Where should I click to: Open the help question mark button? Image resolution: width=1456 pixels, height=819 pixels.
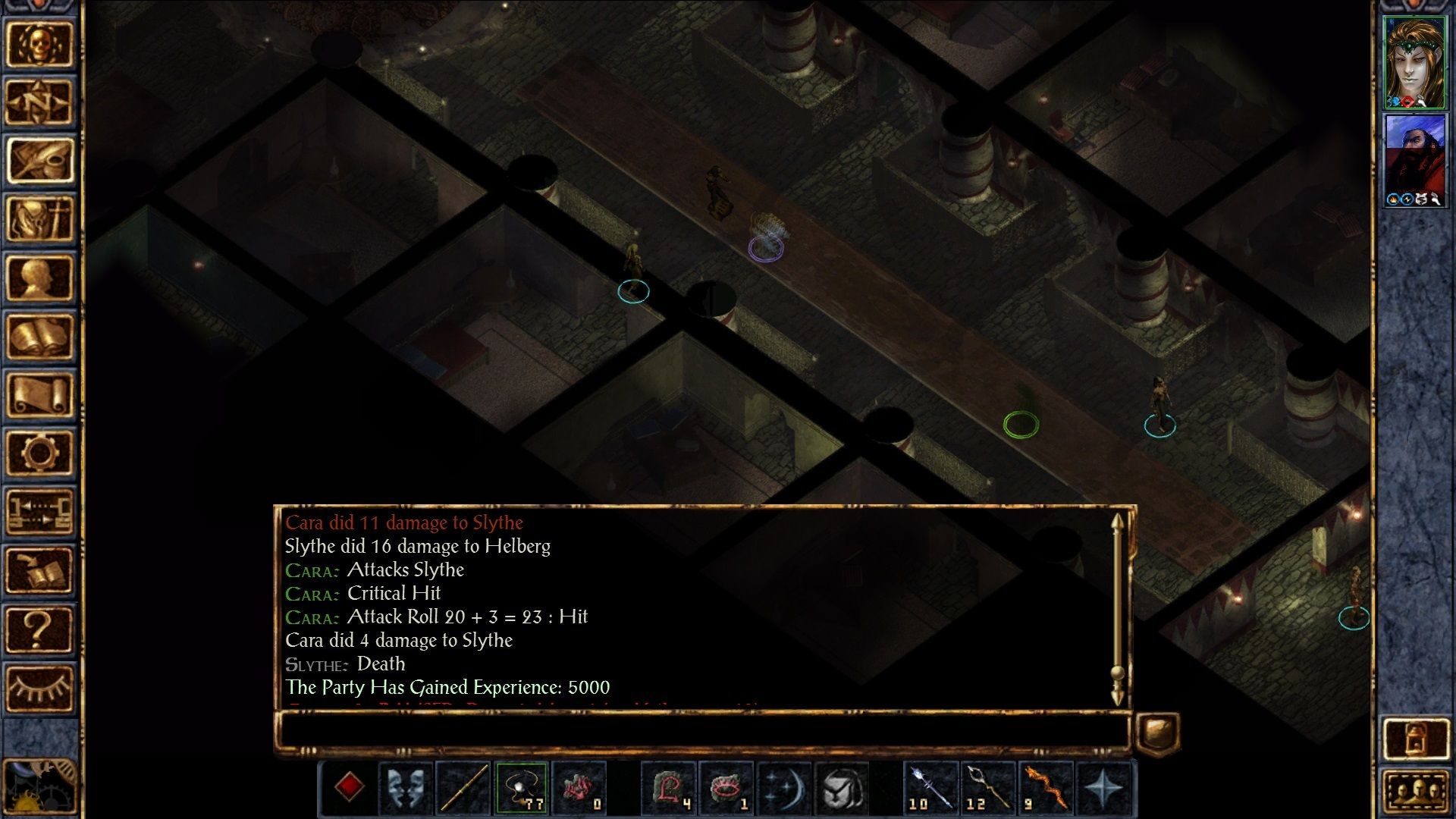[x=39, y=629]
